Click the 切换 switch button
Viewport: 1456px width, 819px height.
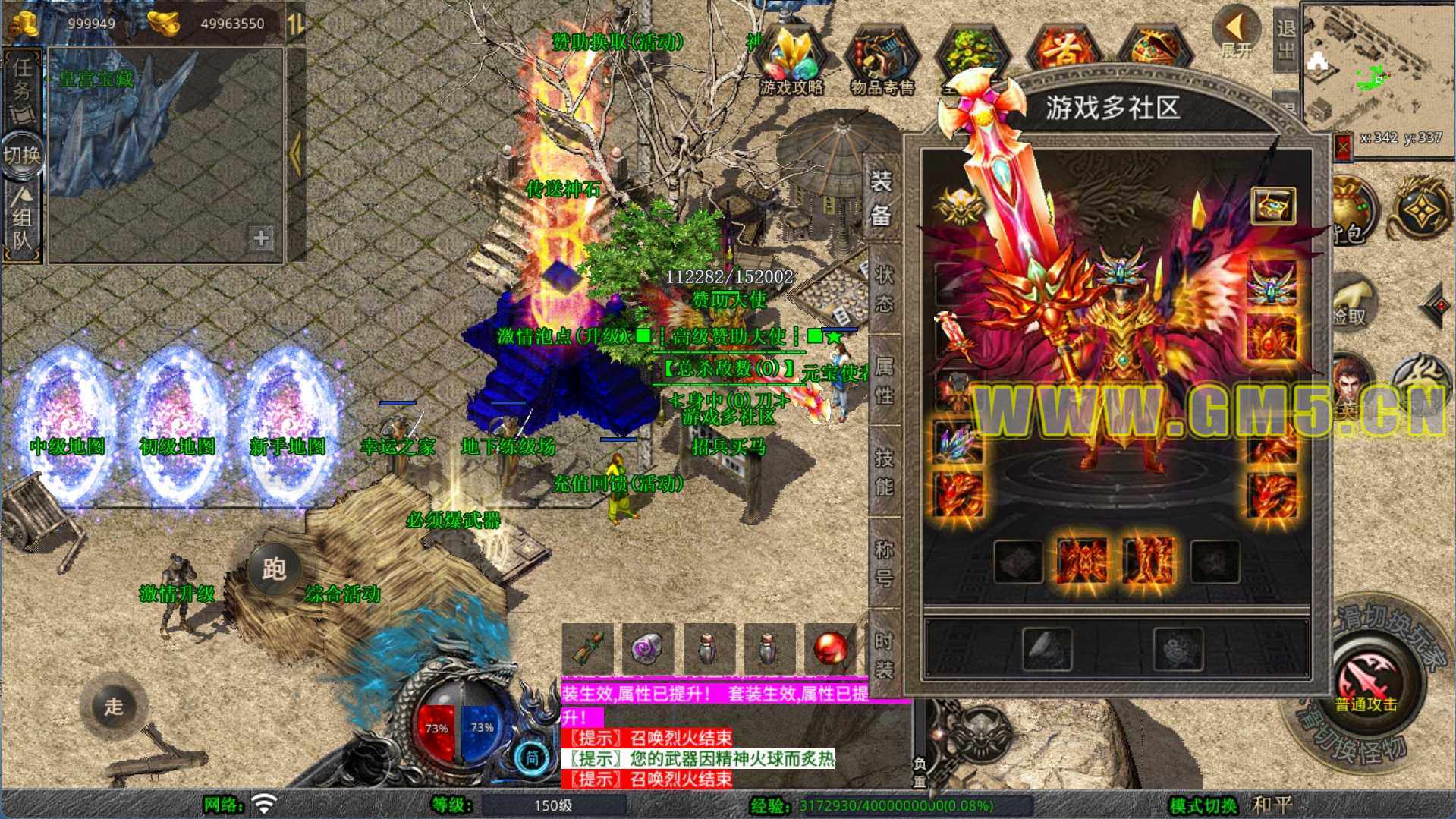click(x=22, y=155)
